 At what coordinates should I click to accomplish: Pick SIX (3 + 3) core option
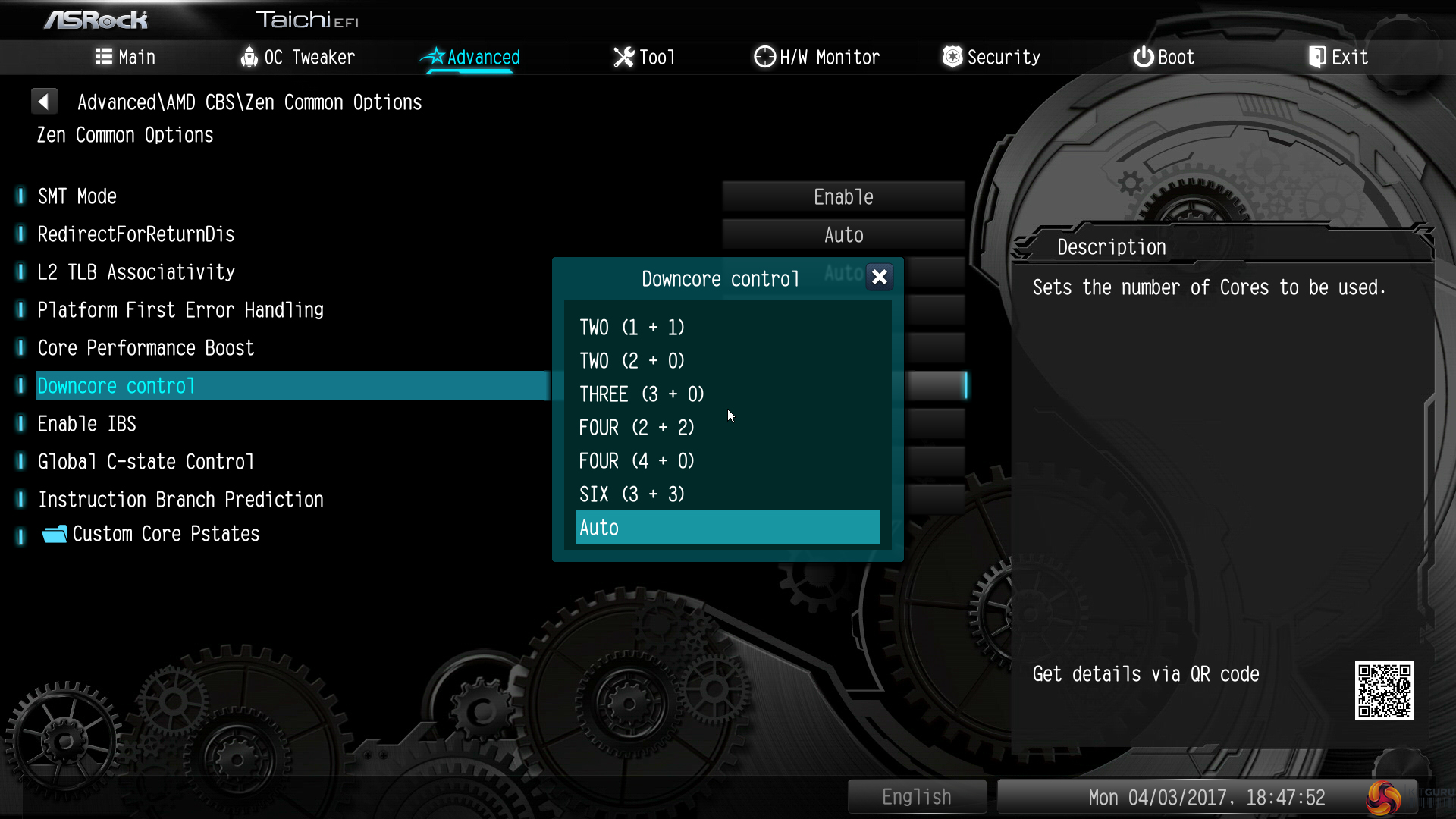[632, 494]
